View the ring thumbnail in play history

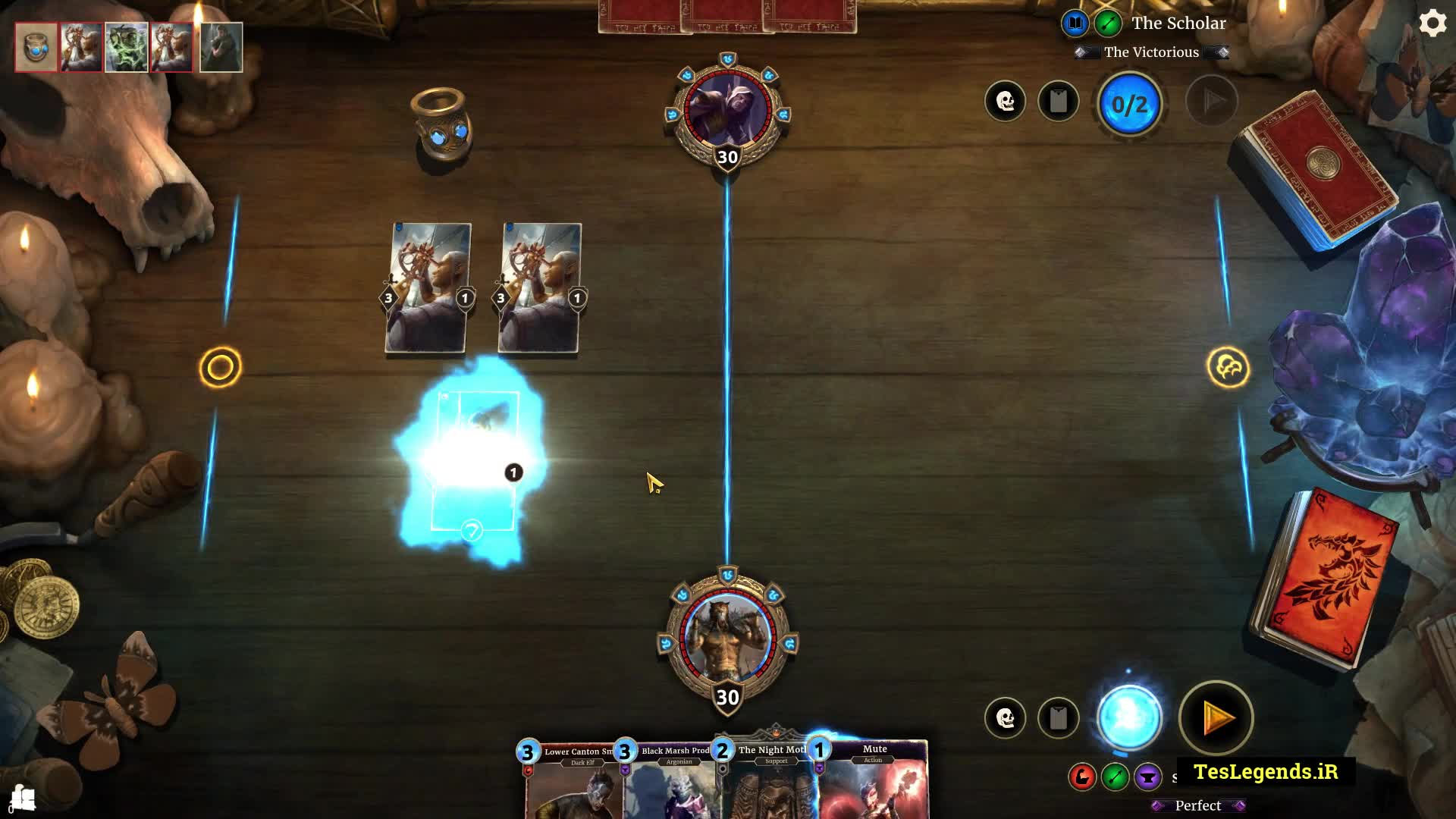36,47
